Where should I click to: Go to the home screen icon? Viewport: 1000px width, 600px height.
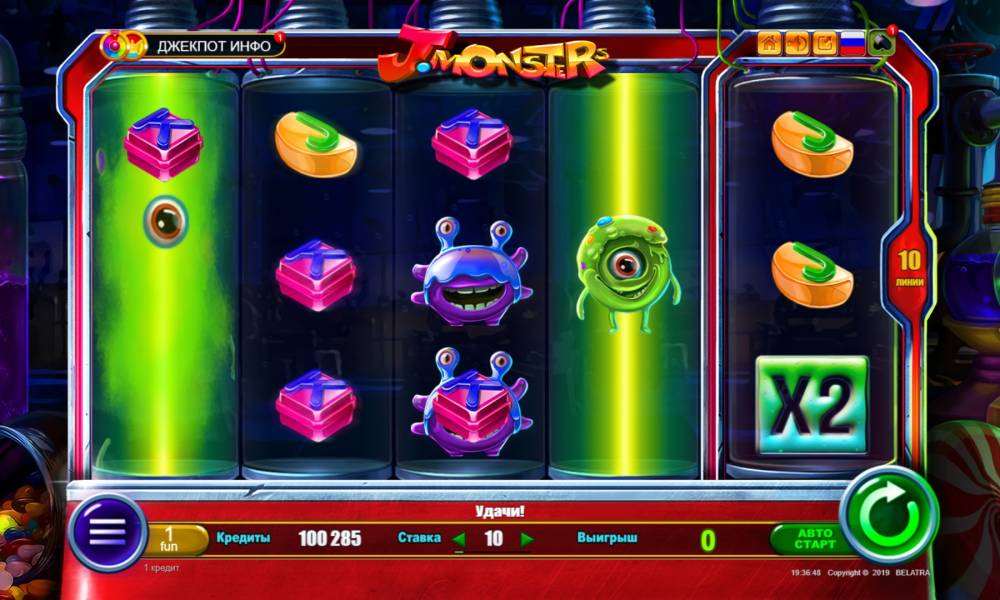click(x=769, y=43)
